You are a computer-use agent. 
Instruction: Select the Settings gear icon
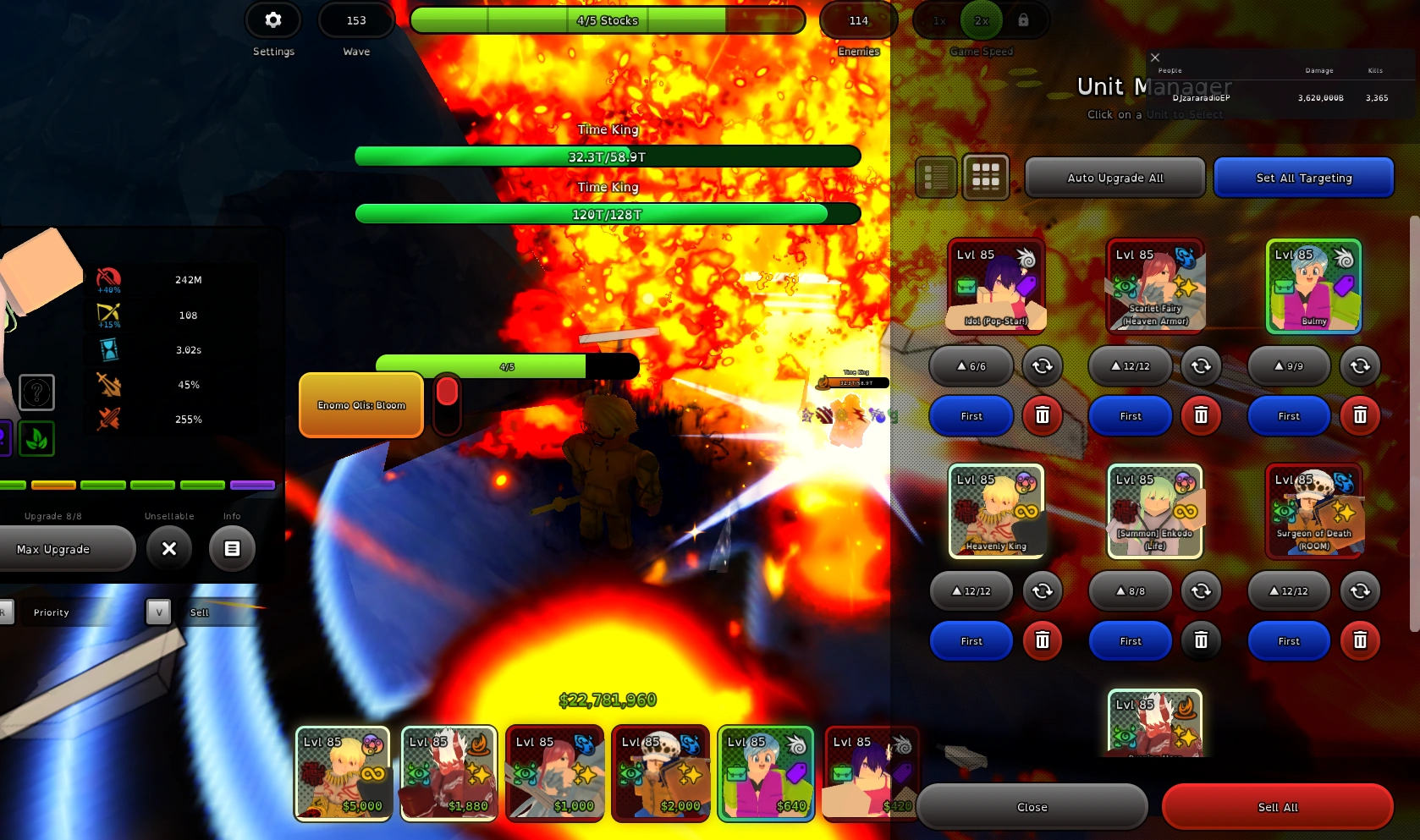(272, 19)
